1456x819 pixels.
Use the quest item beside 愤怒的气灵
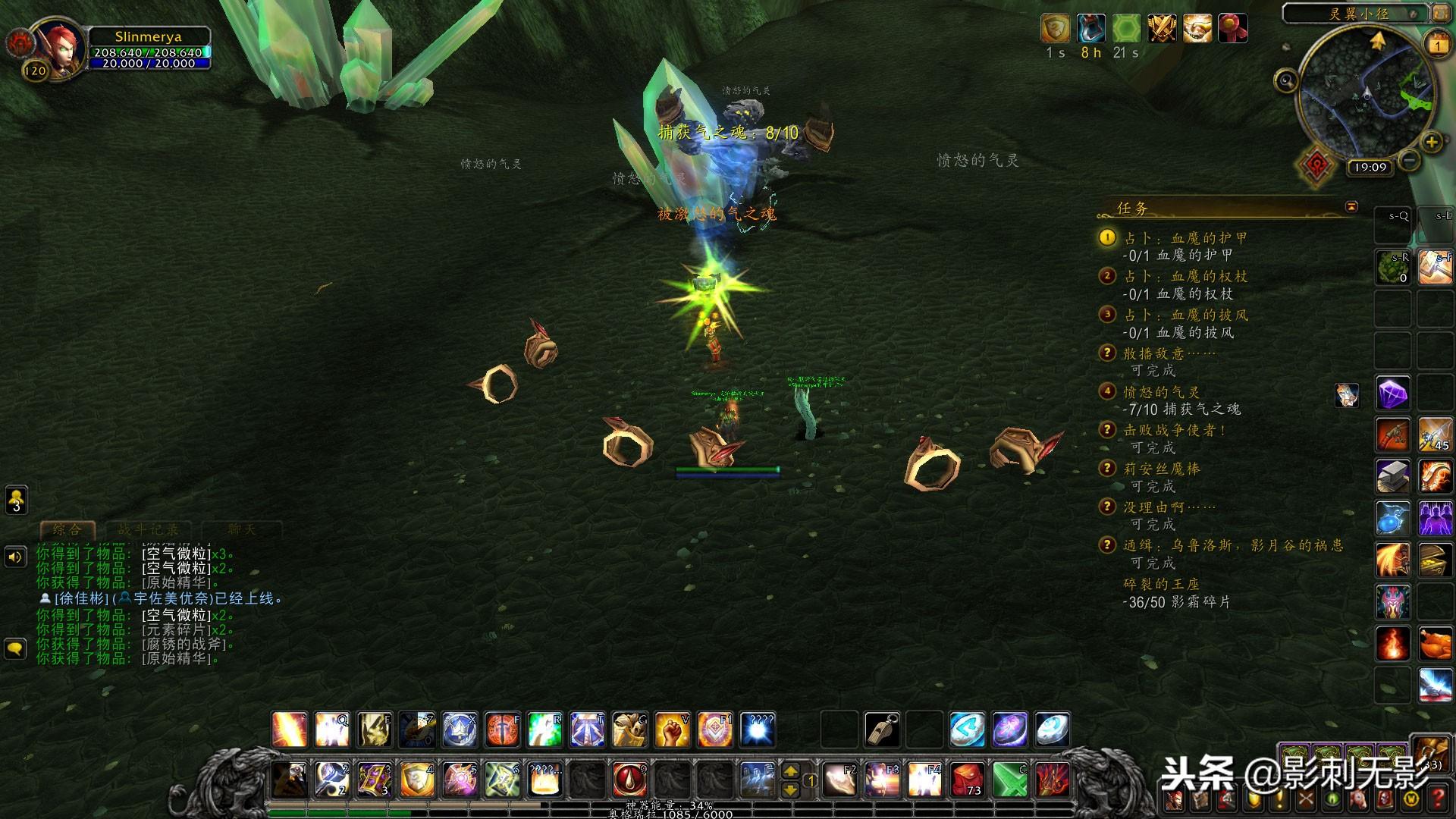(1347, 394)
